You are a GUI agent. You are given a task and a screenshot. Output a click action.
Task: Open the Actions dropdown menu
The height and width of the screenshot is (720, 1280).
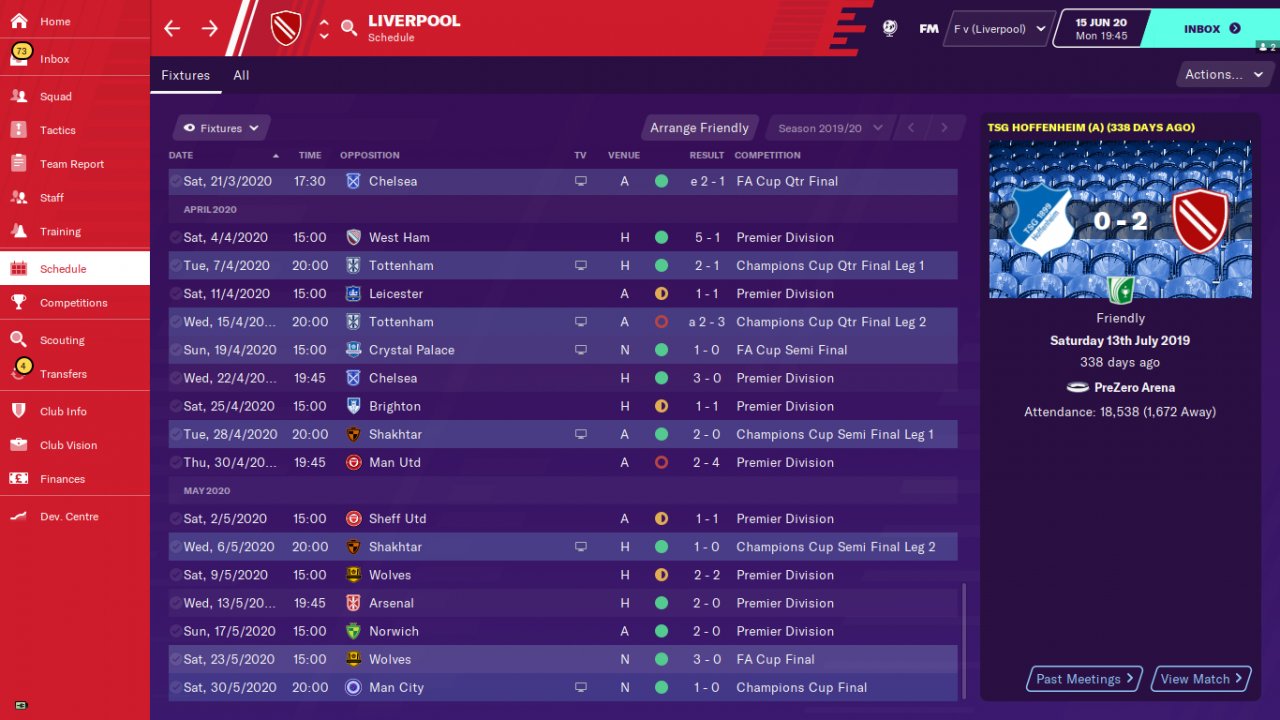[x=1223, y=74]
